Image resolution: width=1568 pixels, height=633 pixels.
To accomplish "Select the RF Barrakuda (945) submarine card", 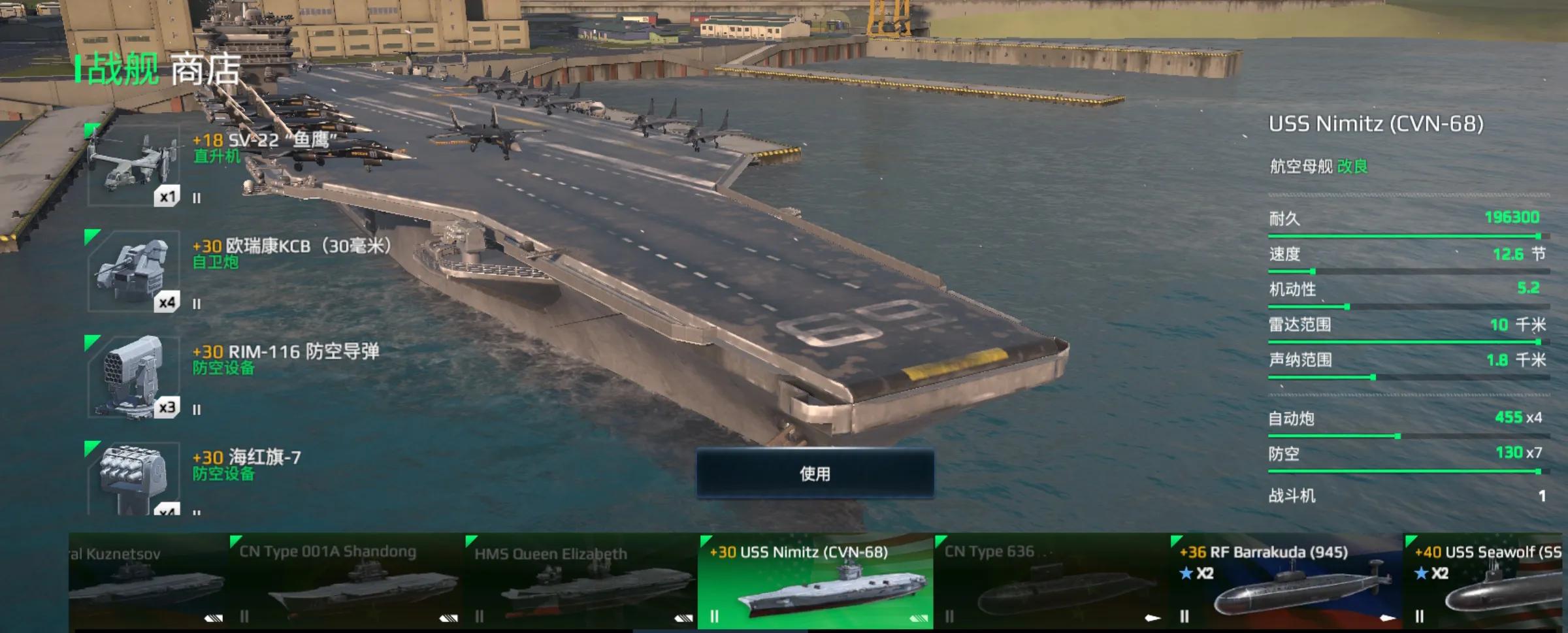I will (x=1286, y=581).
